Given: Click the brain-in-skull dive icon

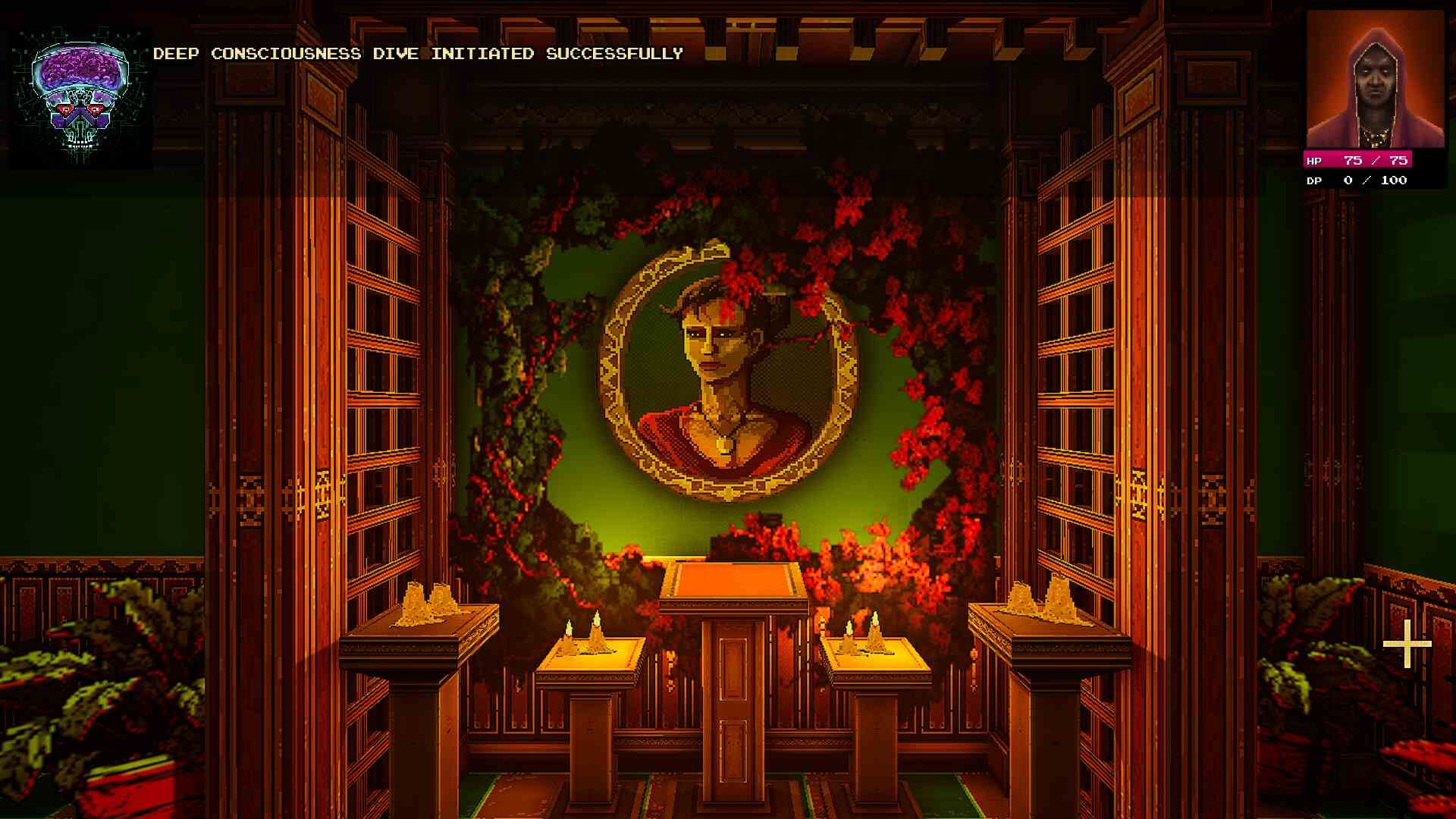Looking at the screenshot, I should coord(80,97).
